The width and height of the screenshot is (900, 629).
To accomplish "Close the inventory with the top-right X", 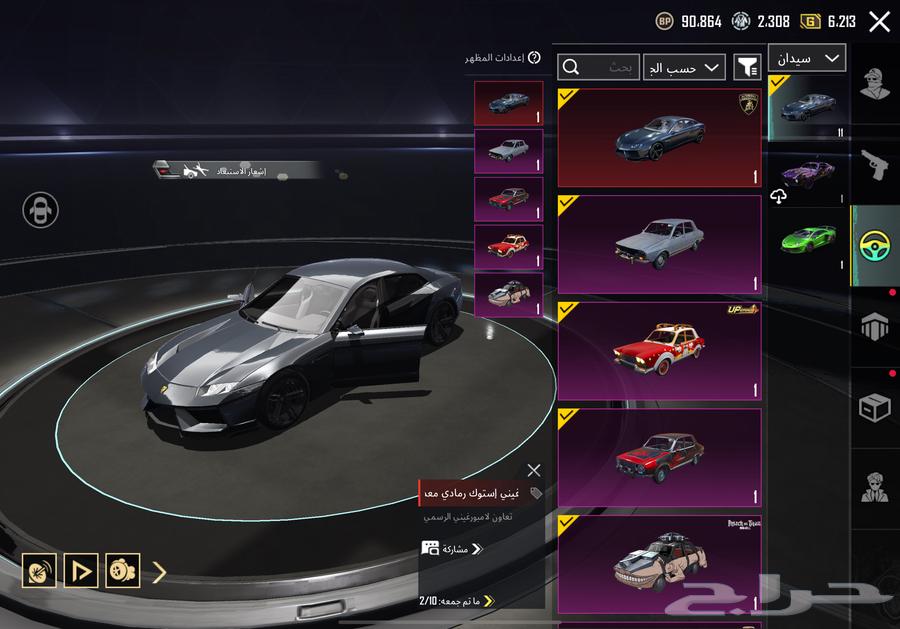I will coord(879,22).
